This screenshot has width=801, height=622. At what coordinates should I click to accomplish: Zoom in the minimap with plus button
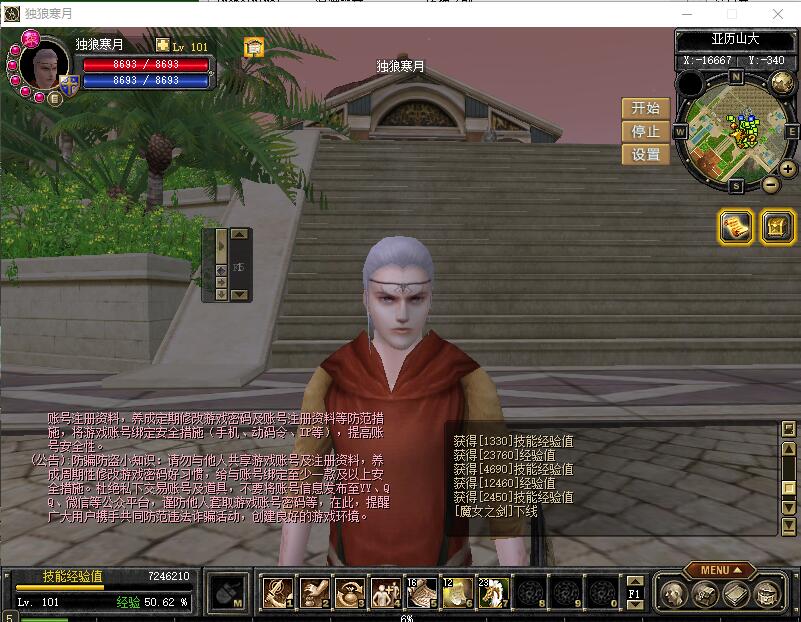point(788,168)
